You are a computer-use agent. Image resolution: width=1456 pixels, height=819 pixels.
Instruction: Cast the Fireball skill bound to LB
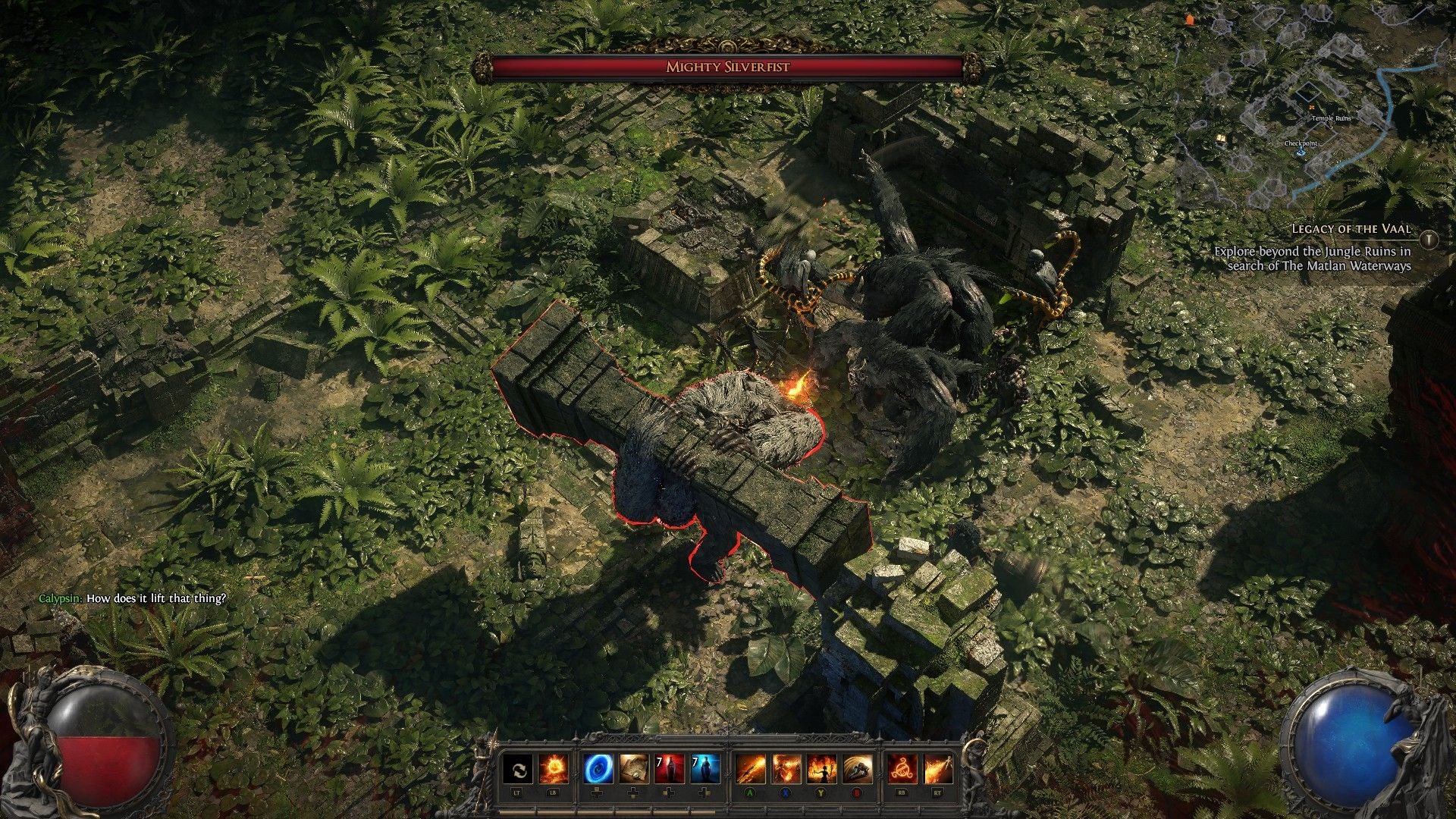553,768
